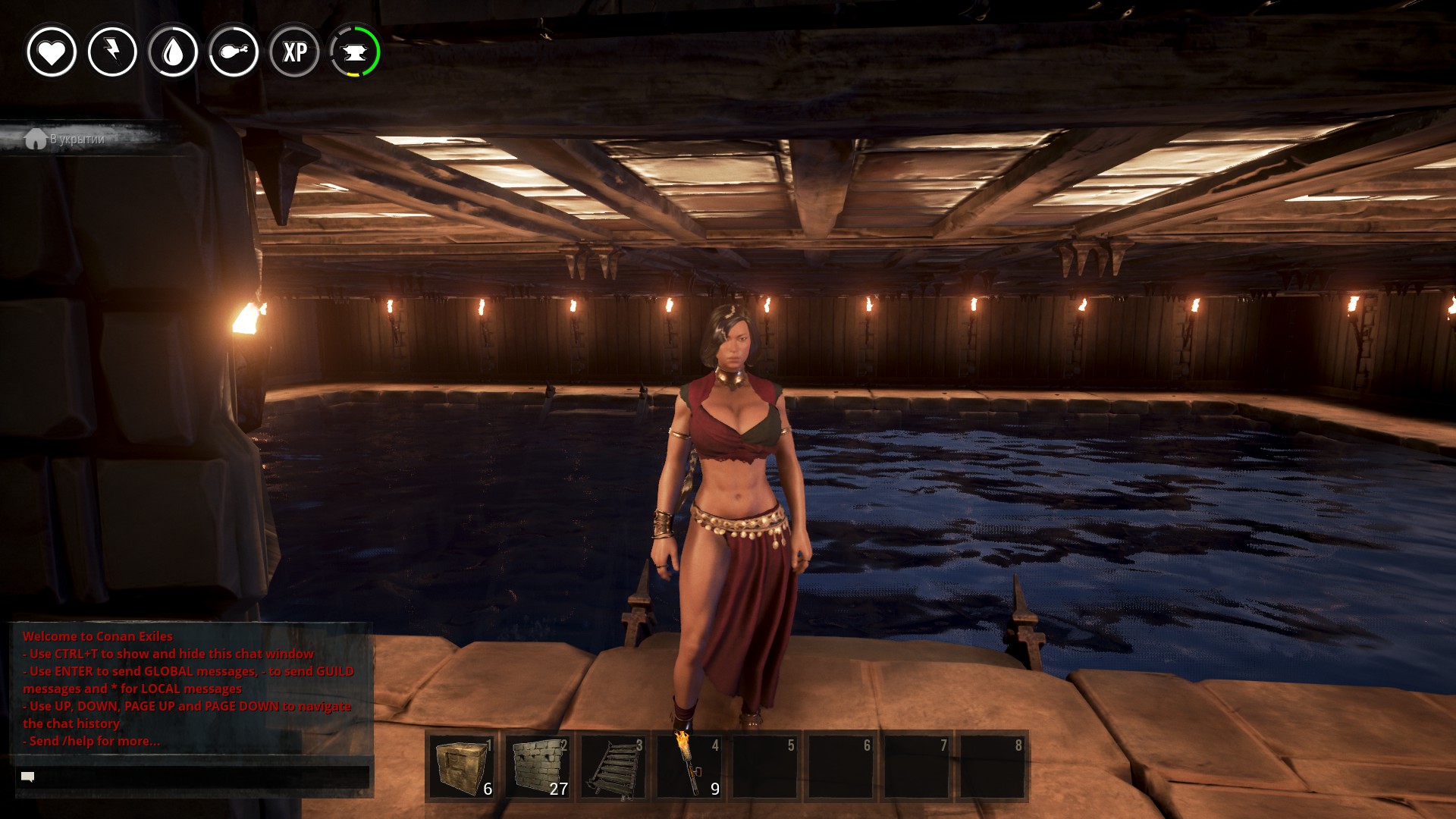Select the stairs hotbar slot
1456x819 pixels.
[x=613, y=767]
